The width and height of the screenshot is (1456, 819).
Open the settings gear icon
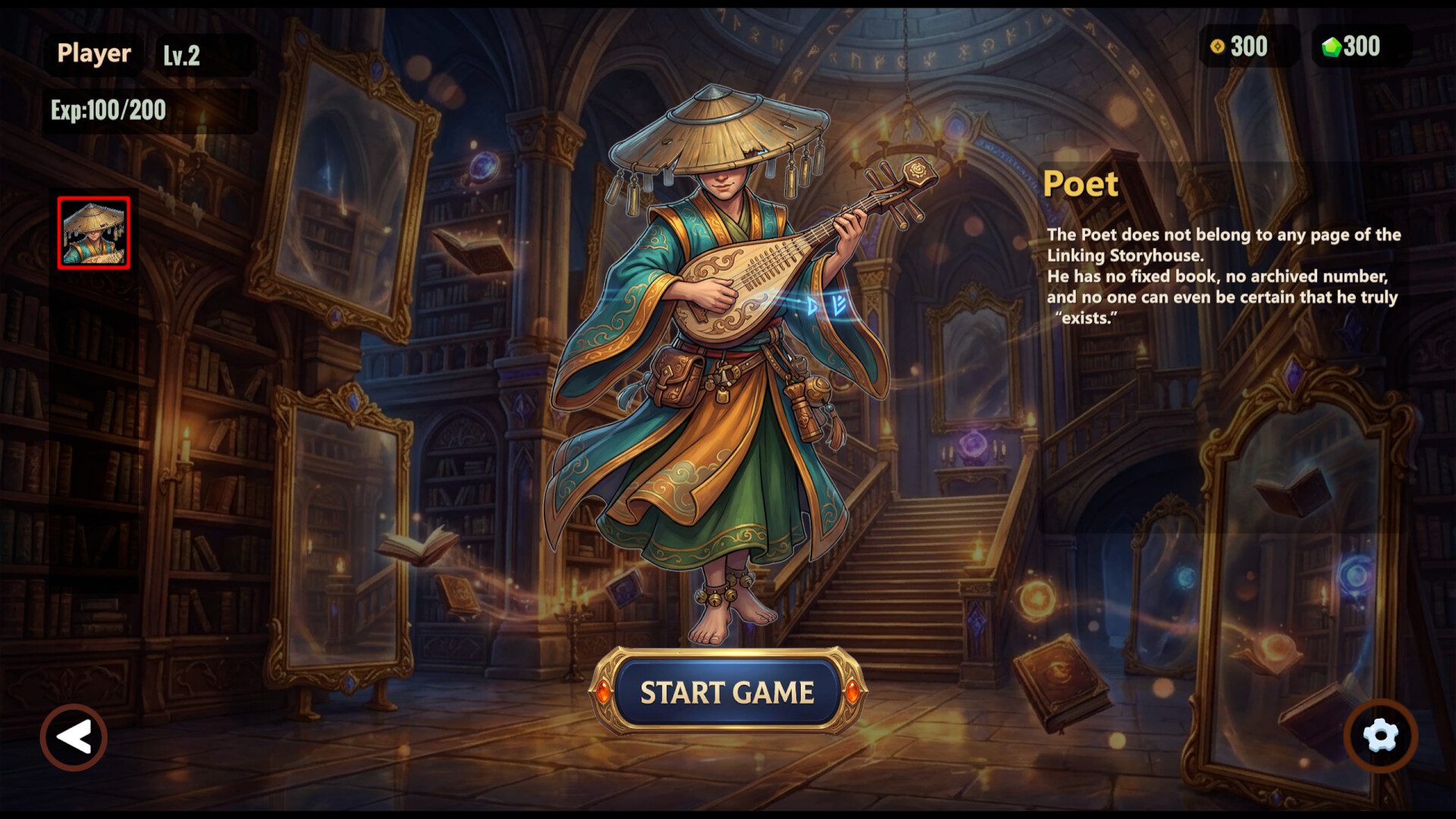(x=1380, y=736)
